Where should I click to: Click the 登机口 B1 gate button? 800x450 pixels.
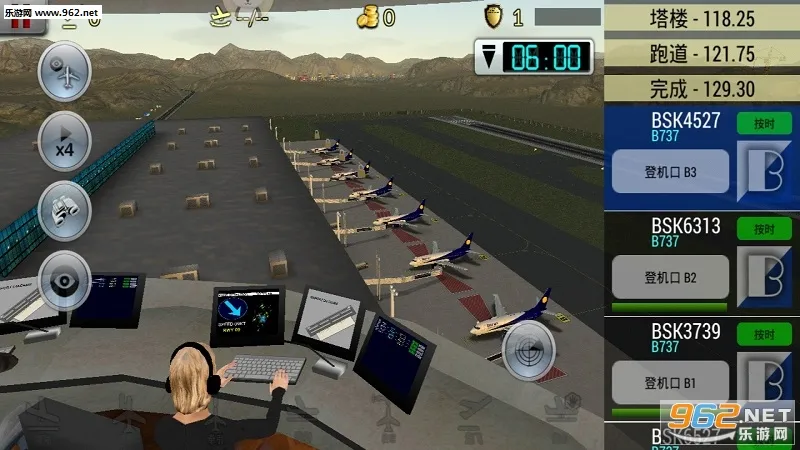(x=670, y=382)
